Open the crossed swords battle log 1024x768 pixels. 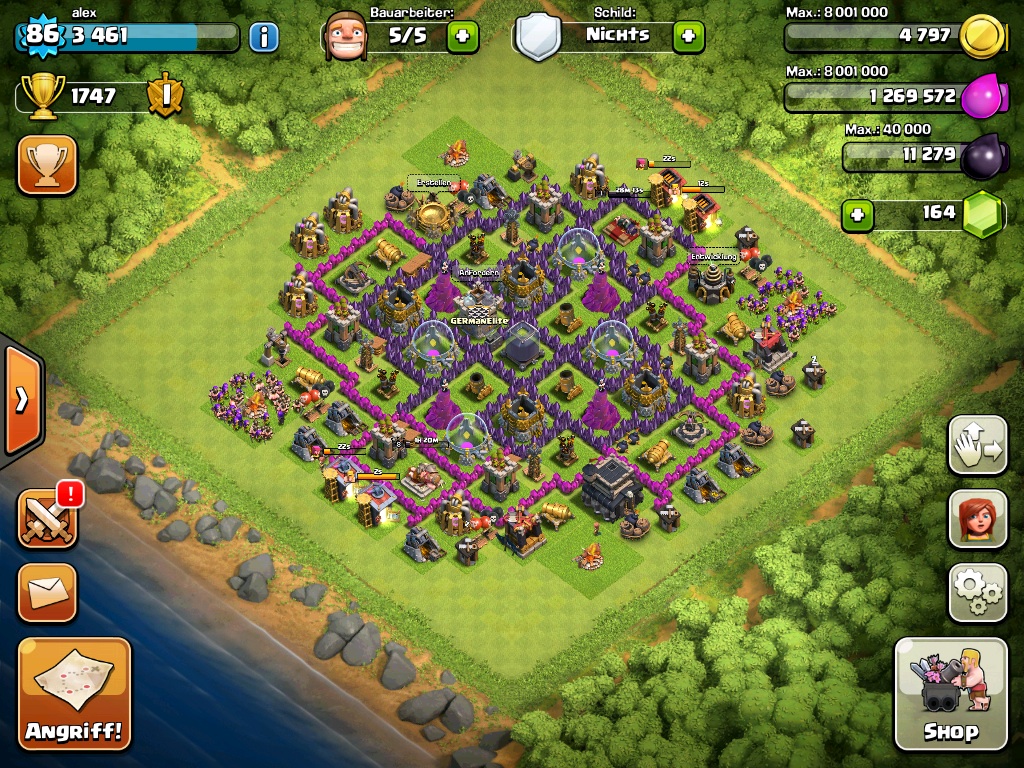point(47,518)
